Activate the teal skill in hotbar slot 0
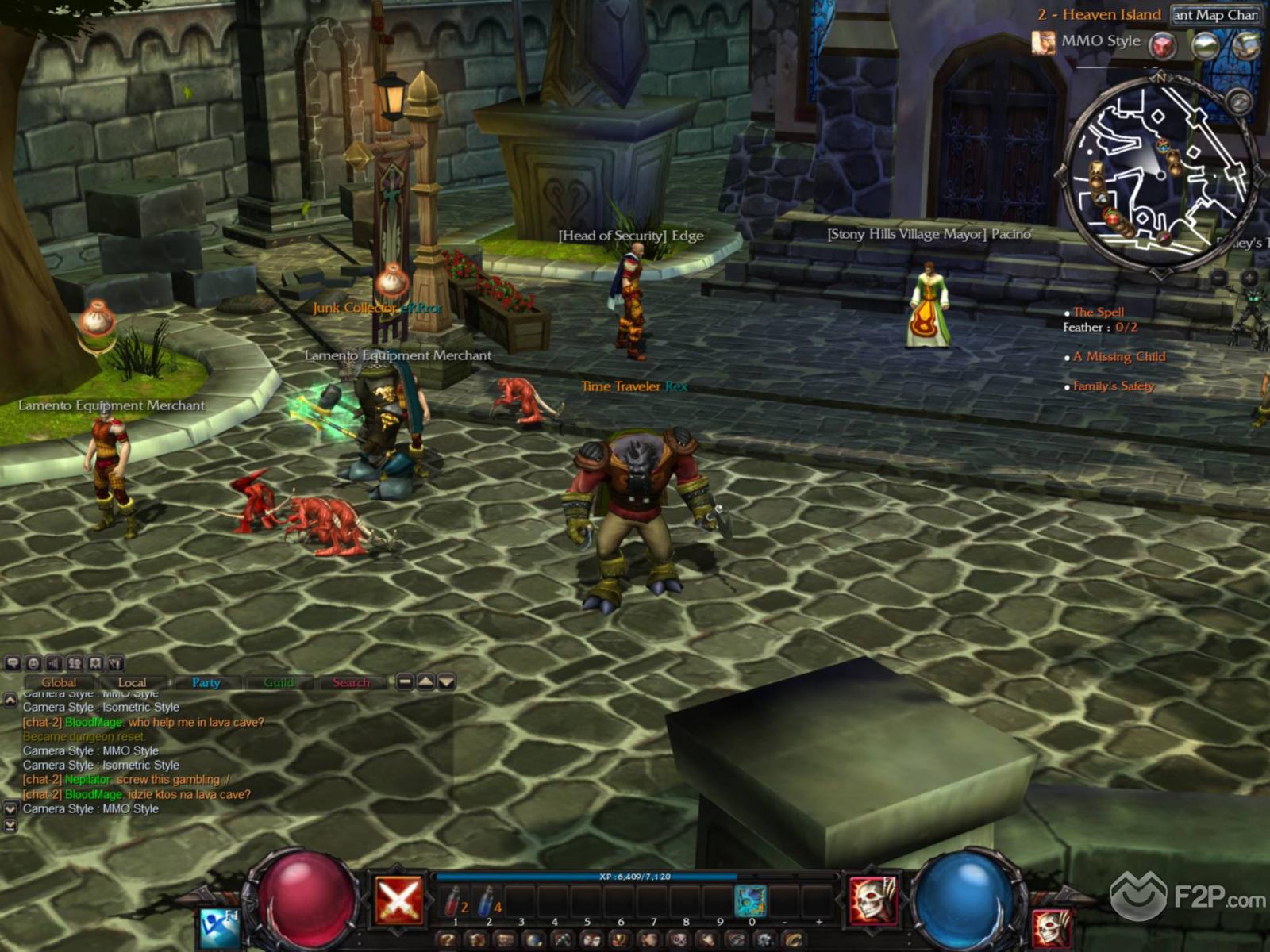Screen dimensions: 1270x952 [x=750, y=901]
